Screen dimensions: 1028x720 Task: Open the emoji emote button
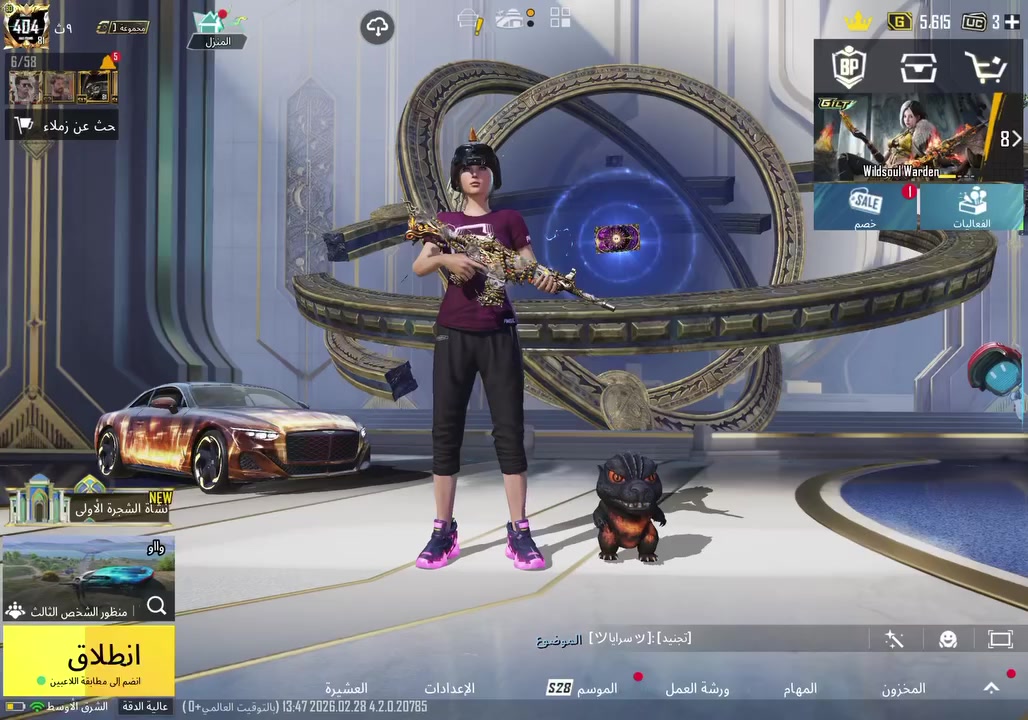click(x=948, y=639)
